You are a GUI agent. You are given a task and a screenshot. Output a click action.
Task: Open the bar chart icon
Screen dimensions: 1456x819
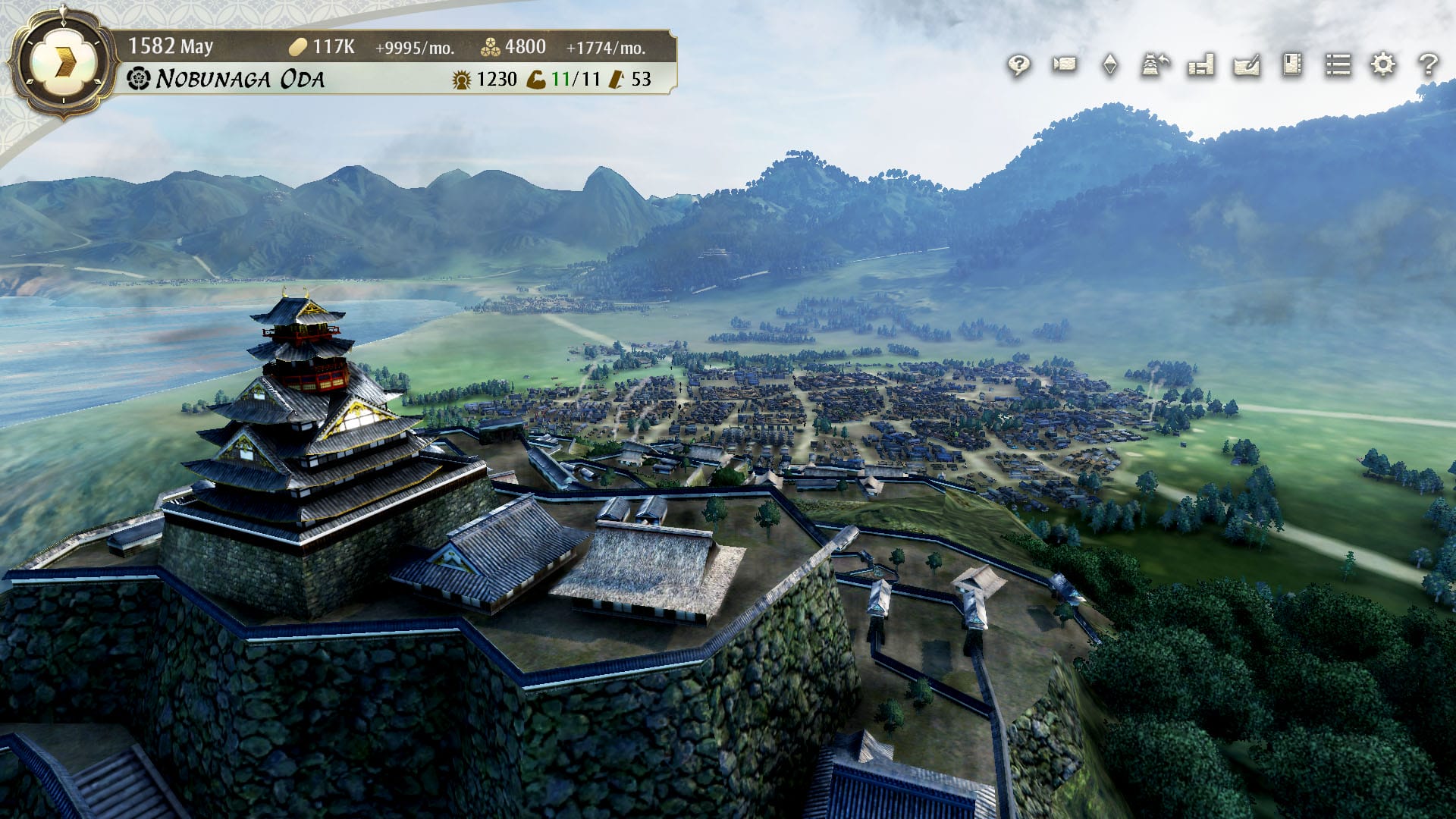(1201, 65)
